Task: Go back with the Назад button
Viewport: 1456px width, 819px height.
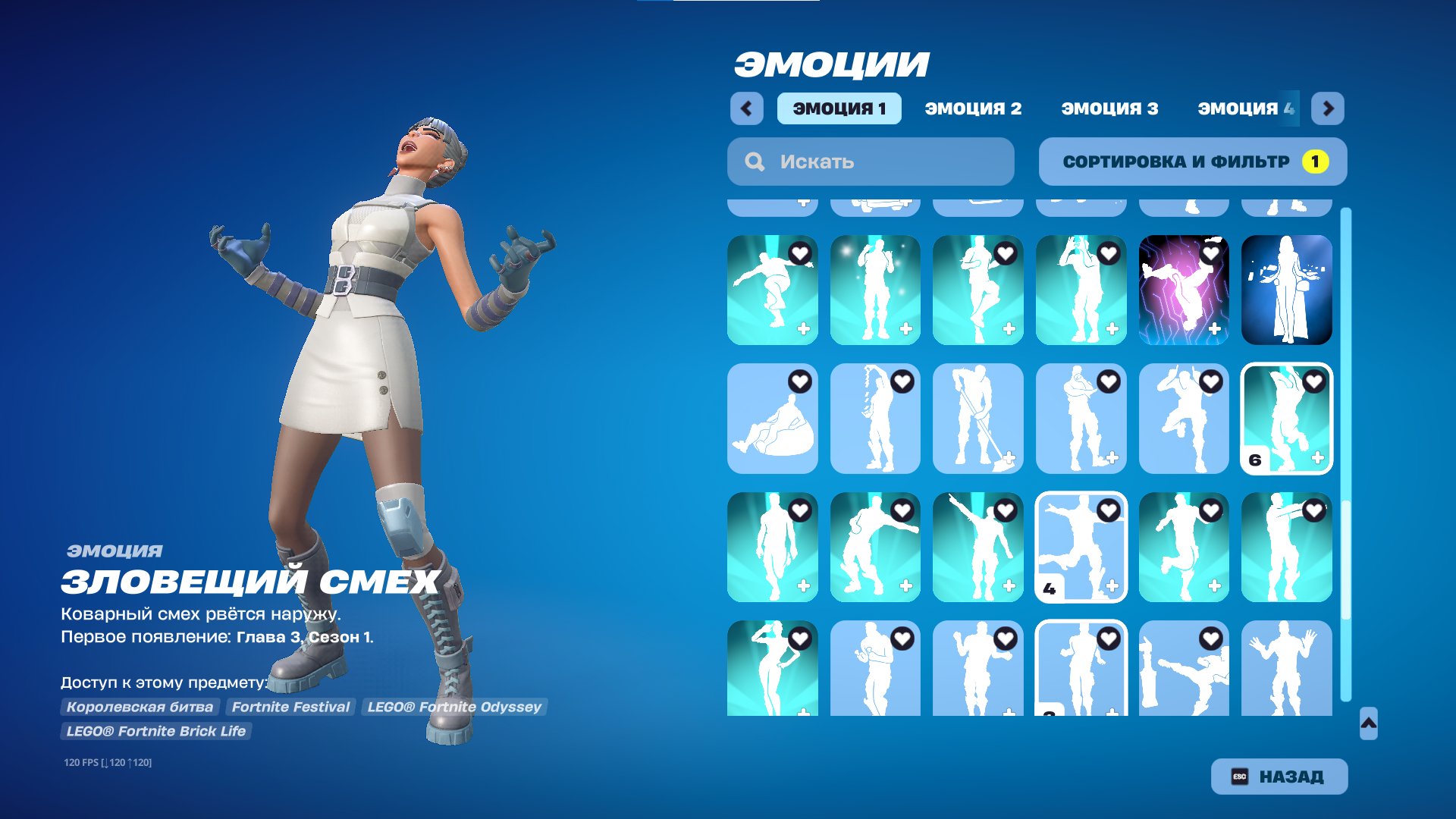Action: [x=1279, y=777]
